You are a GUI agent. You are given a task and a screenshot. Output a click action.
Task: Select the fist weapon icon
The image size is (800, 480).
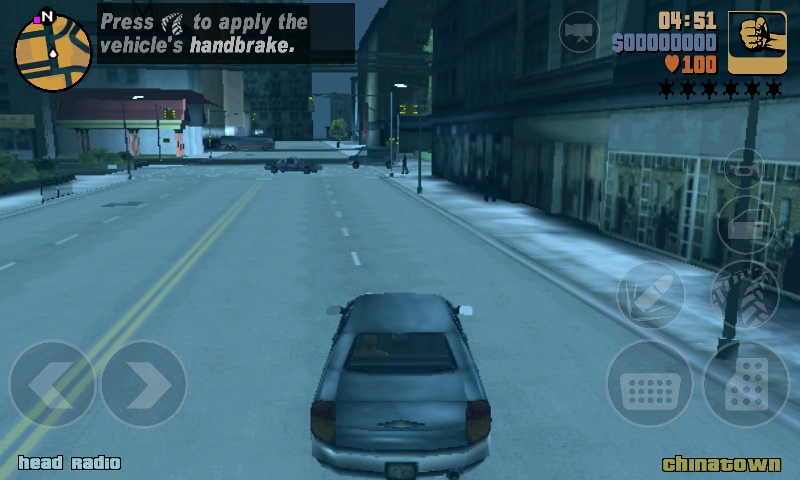tap(756, 42)
